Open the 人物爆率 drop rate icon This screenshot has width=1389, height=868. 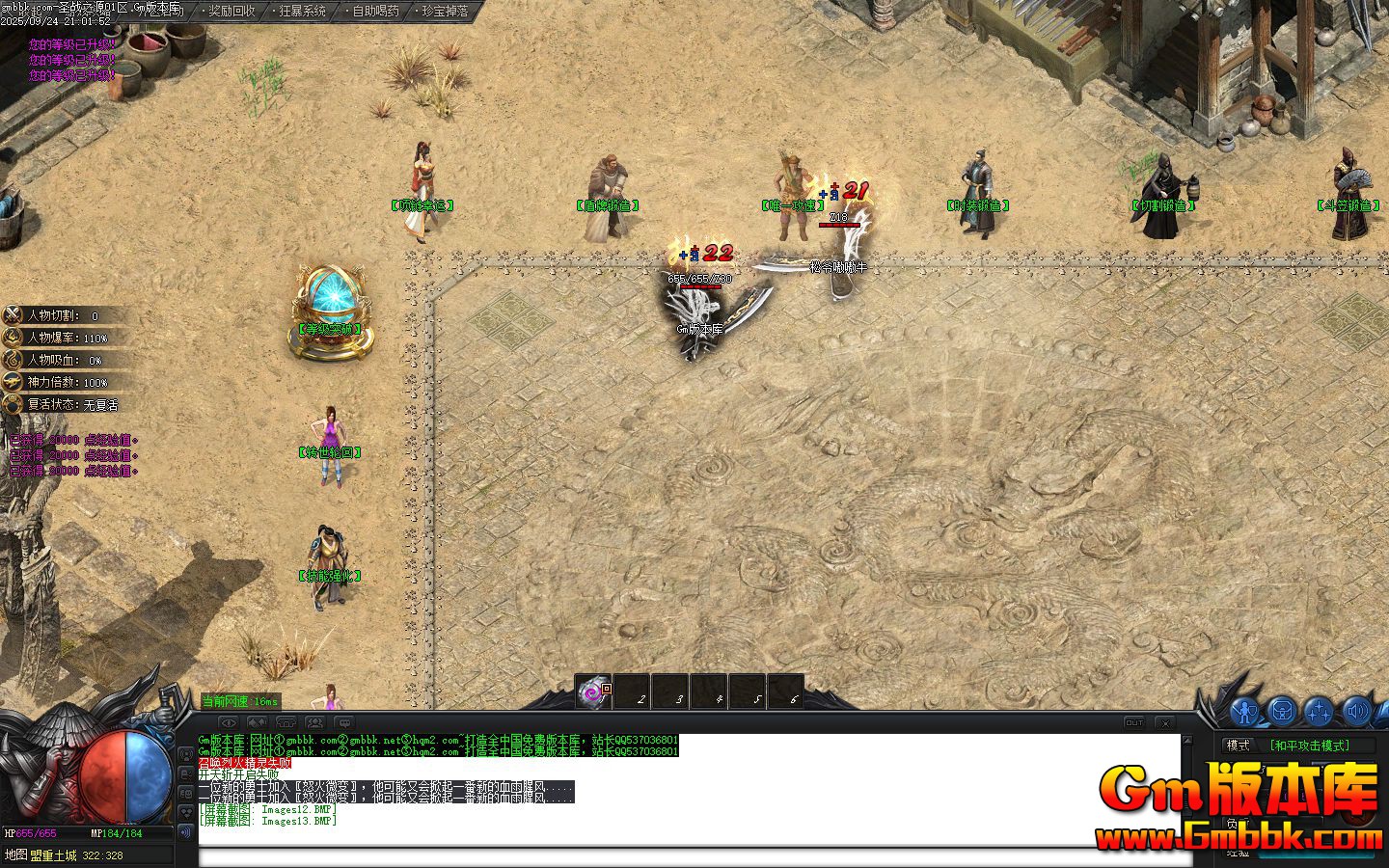click(x=14, y=338)
